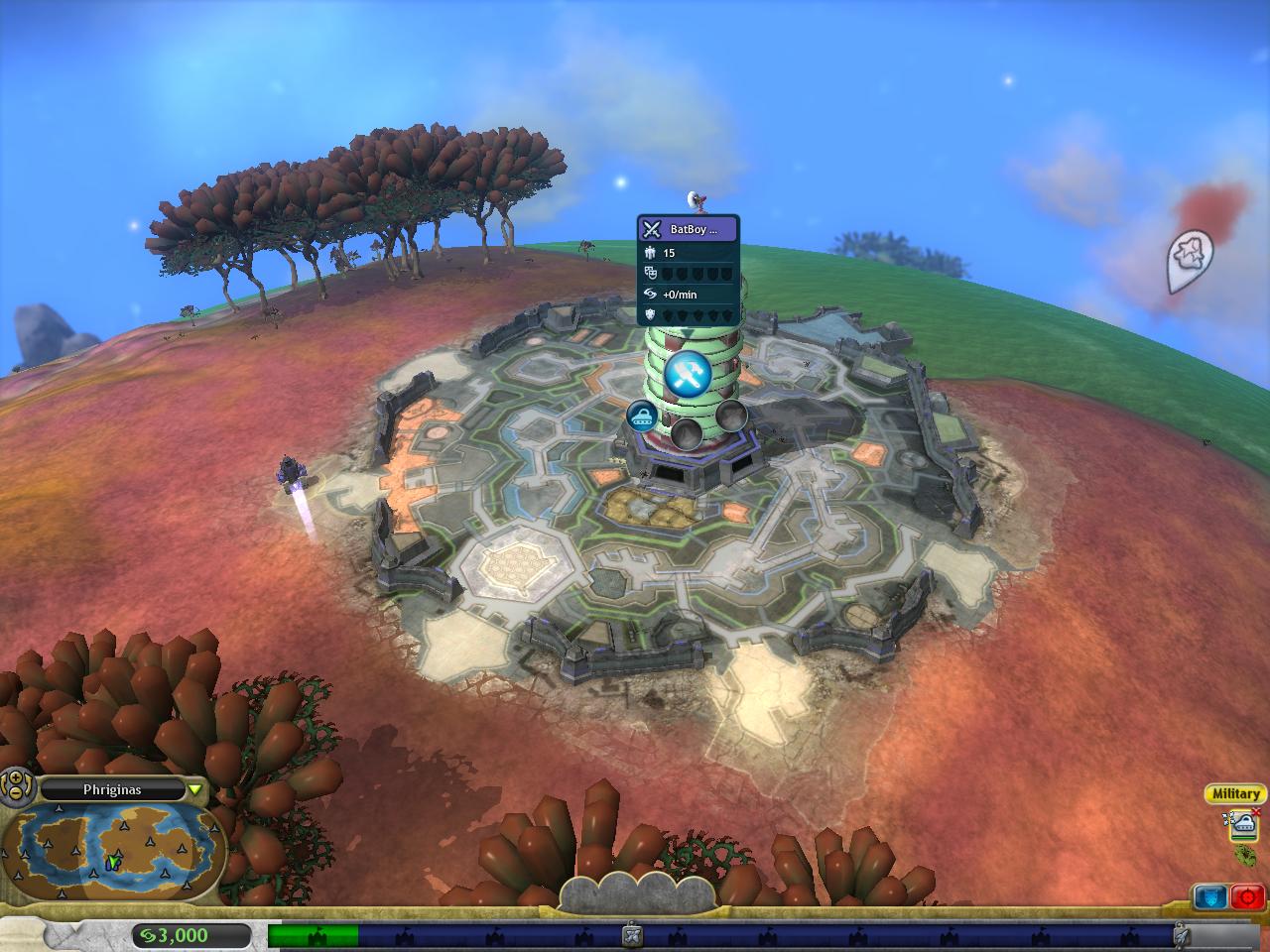
Task: Click the defense shield icon in the city panel
Action: pos(649,314)
